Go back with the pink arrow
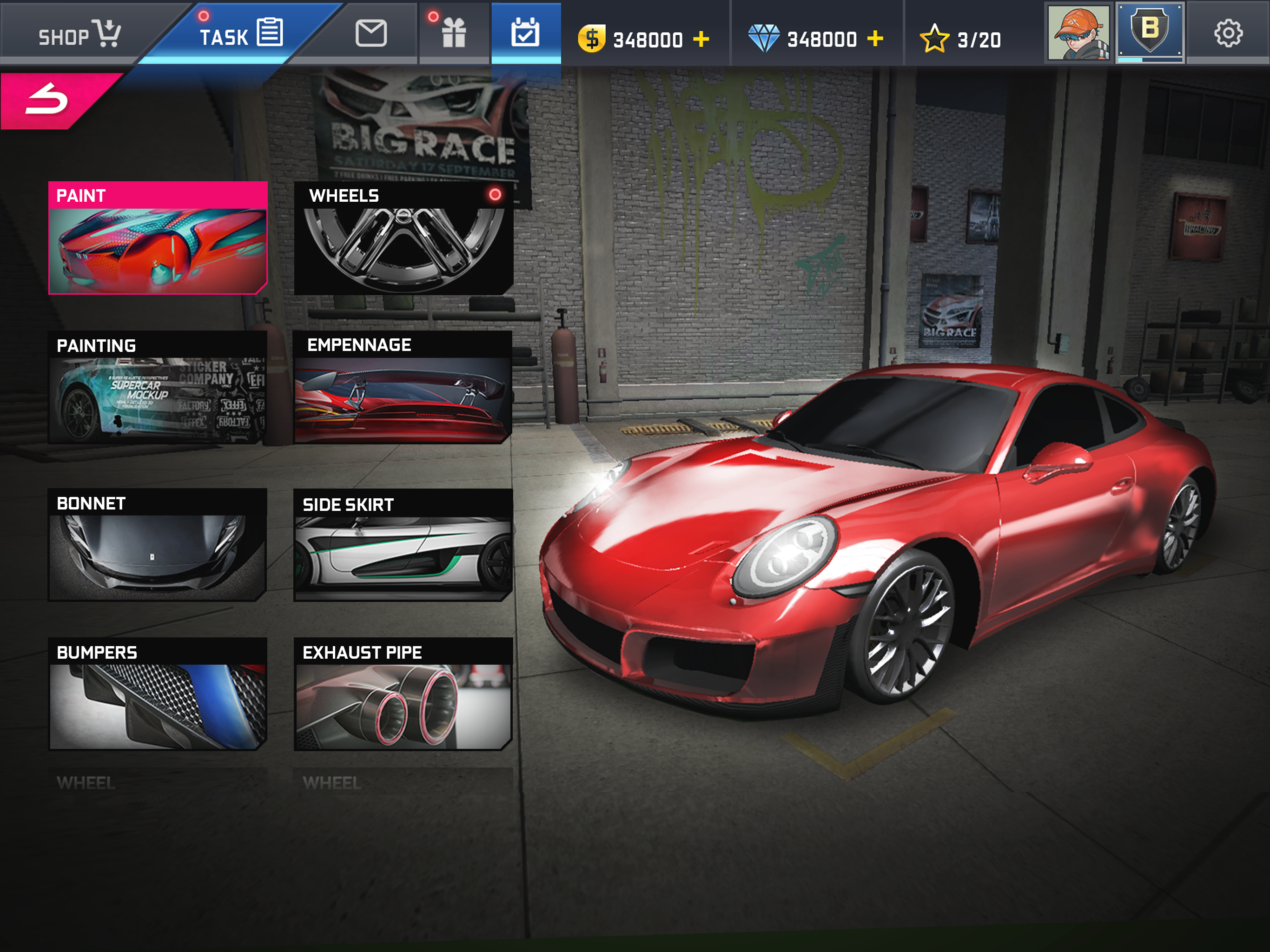The image size is (1270, 952). (x=49, y=100)
